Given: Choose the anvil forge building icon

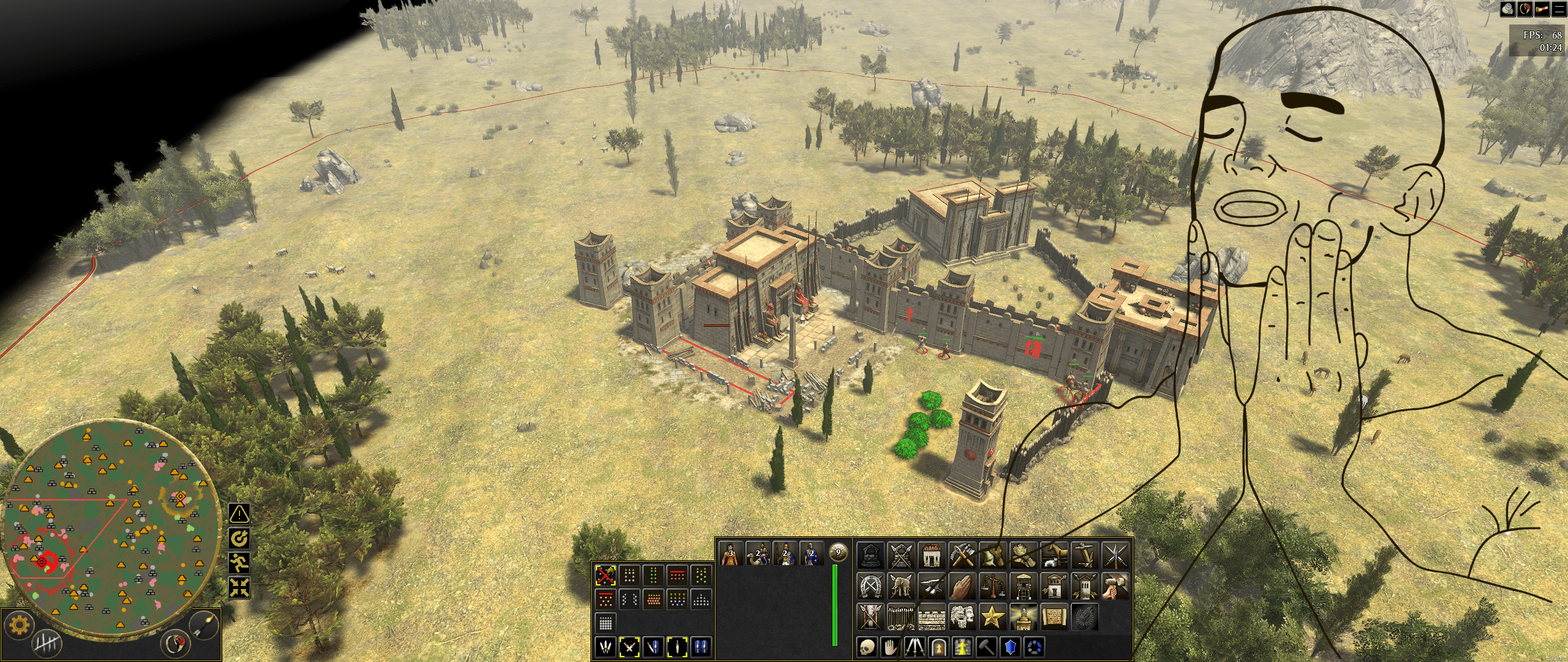Looking at the screenshot, I should tap(931, 586).
